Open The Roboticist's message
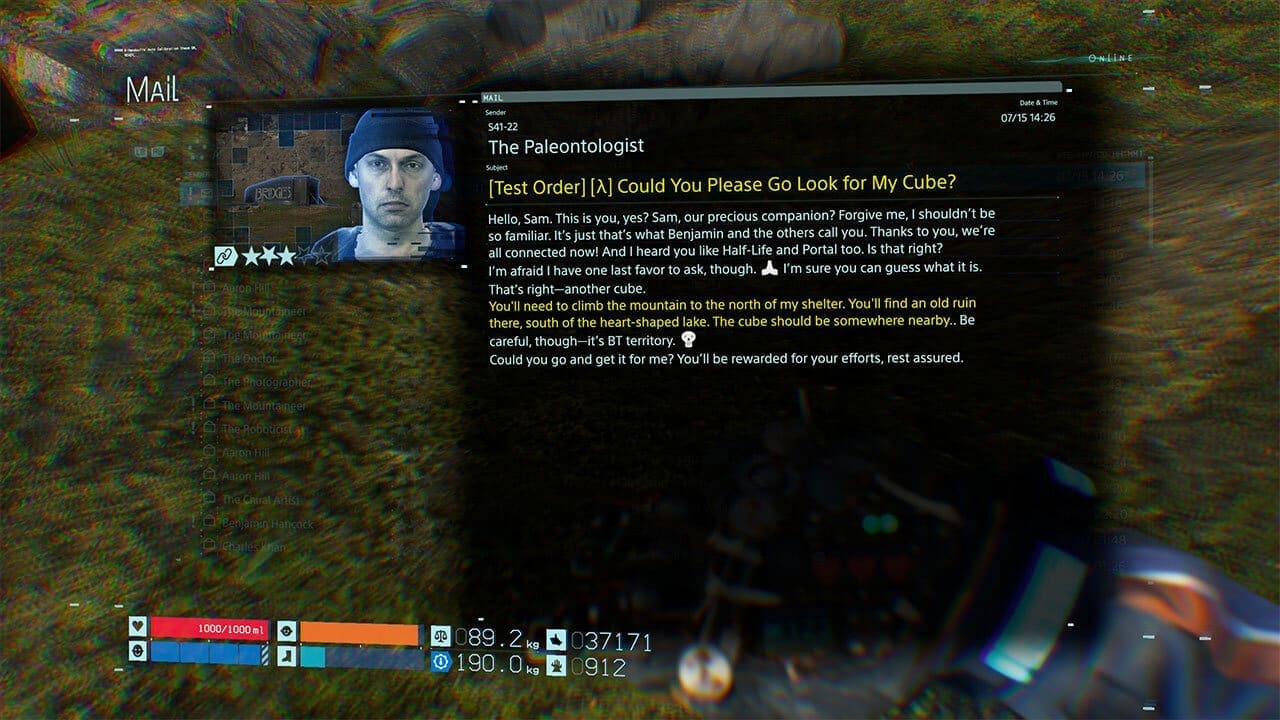This screenshot has height=720, width=1280. [257, 429]
